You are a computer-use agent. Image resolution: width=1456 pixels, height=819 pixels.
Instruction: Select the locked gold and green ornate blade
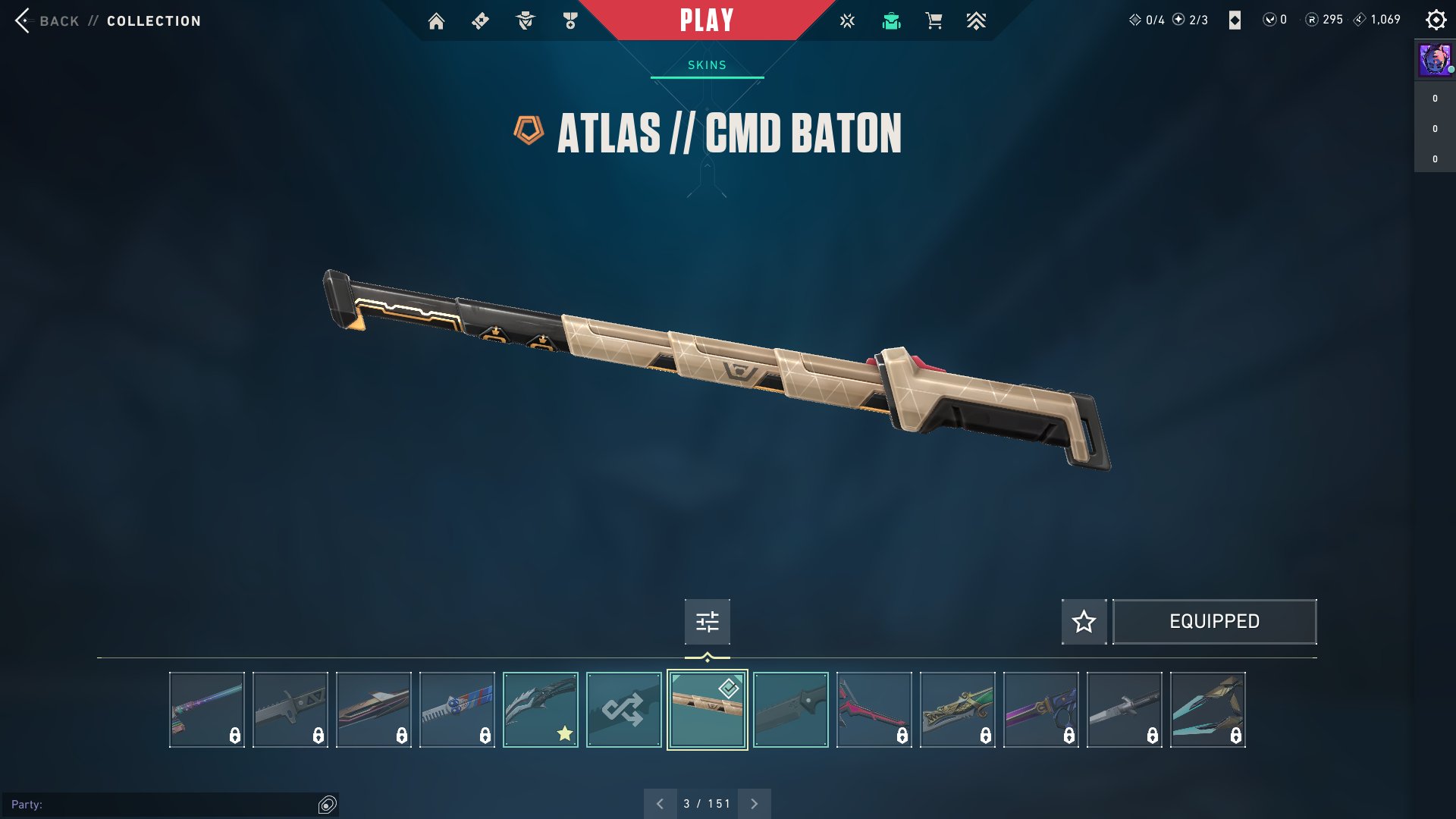[x=957, y=710]
